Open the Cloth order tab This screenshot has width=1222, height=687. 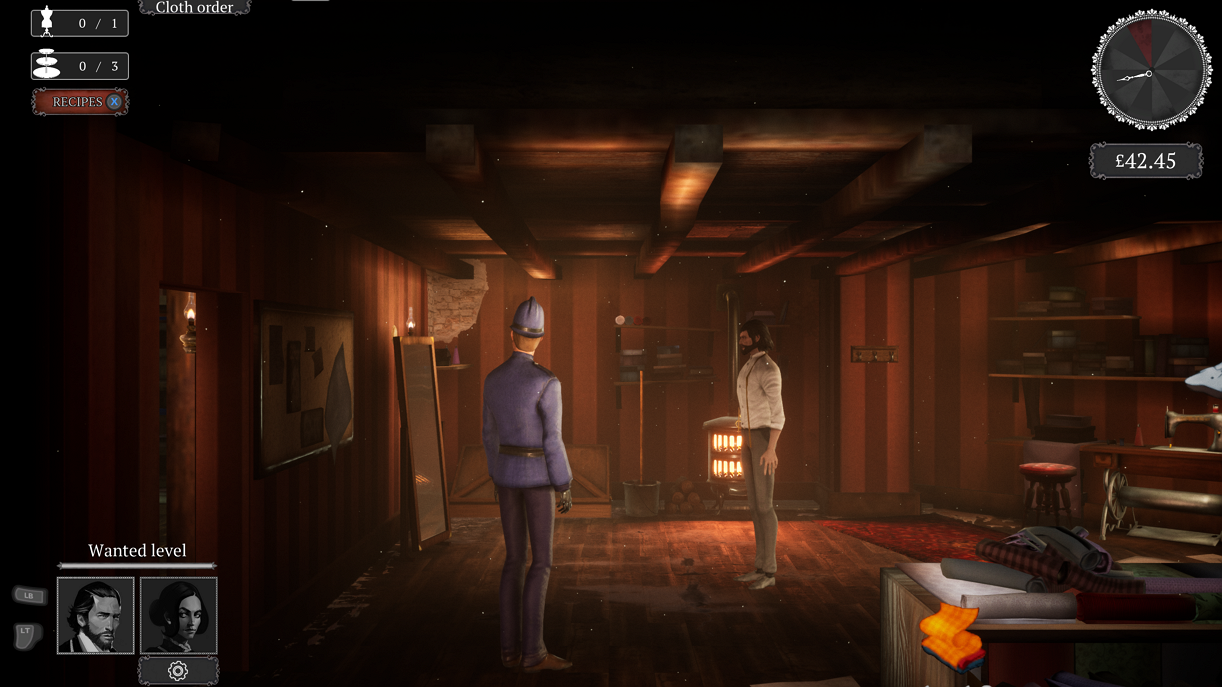pyautogui.click(x=194, y=8)
